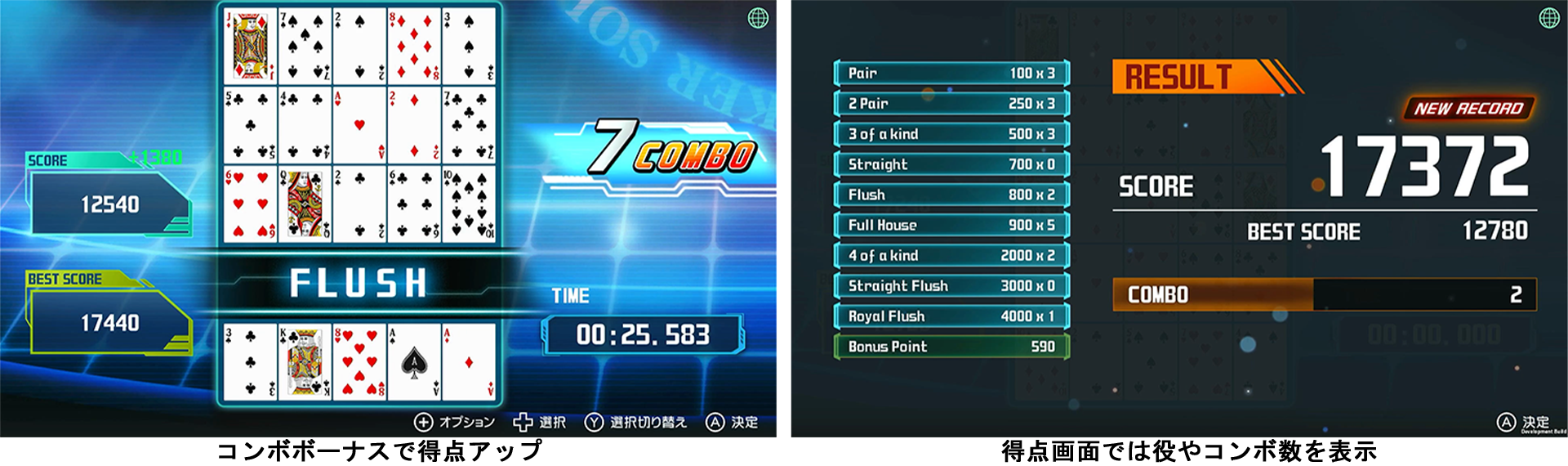
Task: Choose the 8 of Hearts hand card
Action: [359, 361]
